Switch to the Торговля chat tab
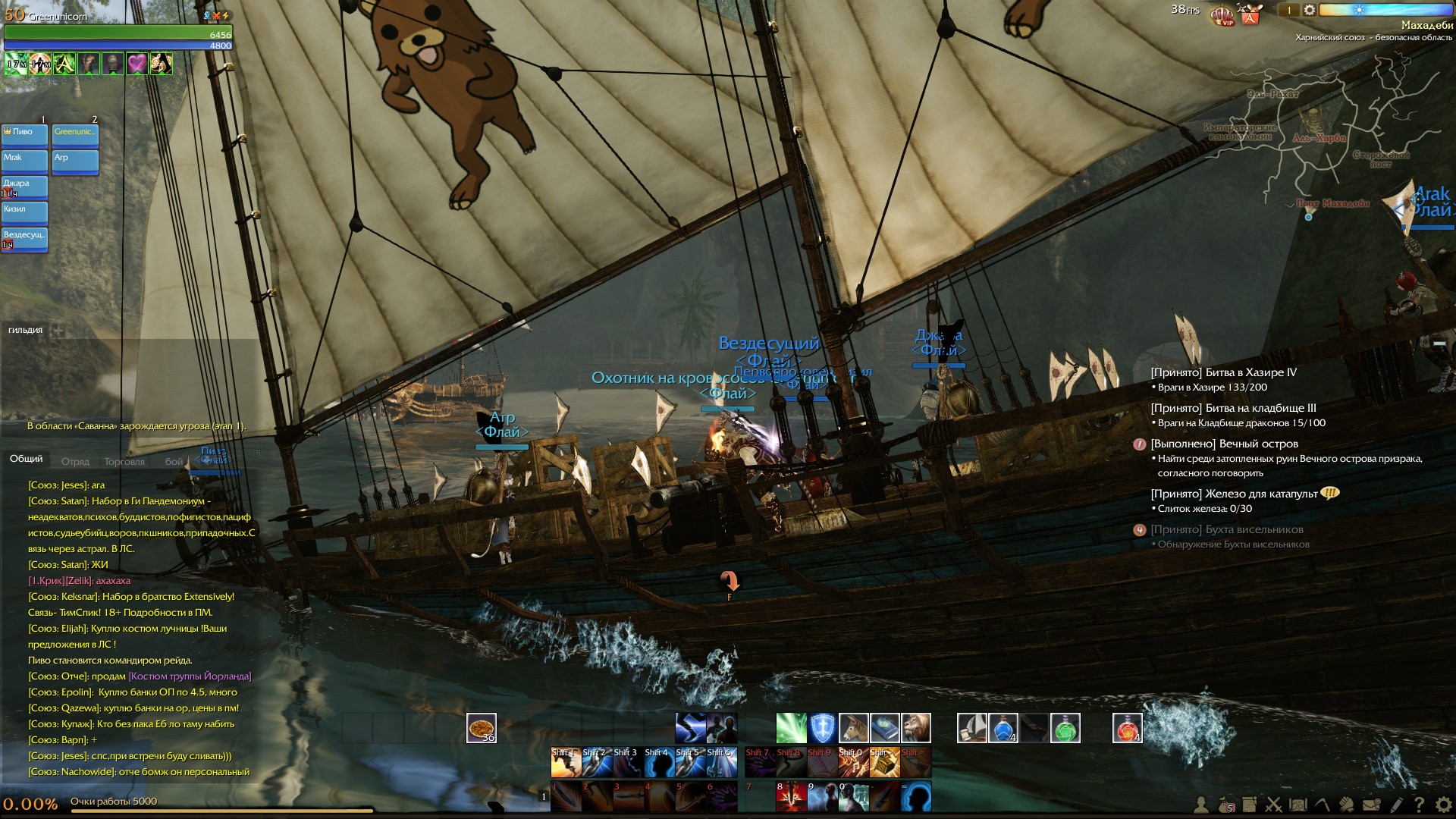 (124, 461)
